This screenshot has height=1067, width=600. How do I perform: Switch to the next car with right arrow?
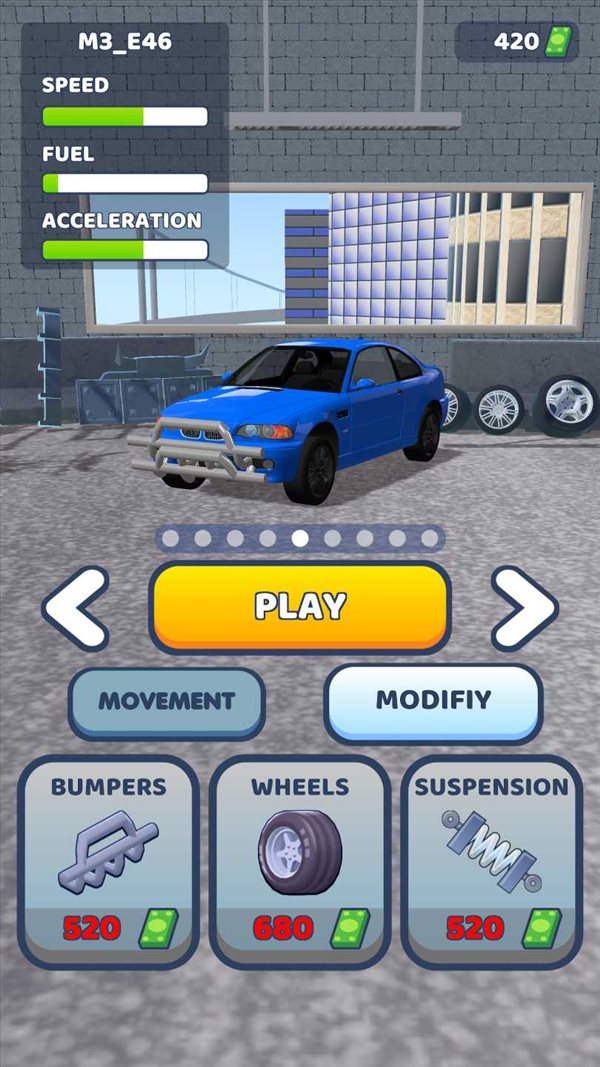pos(524,607)
